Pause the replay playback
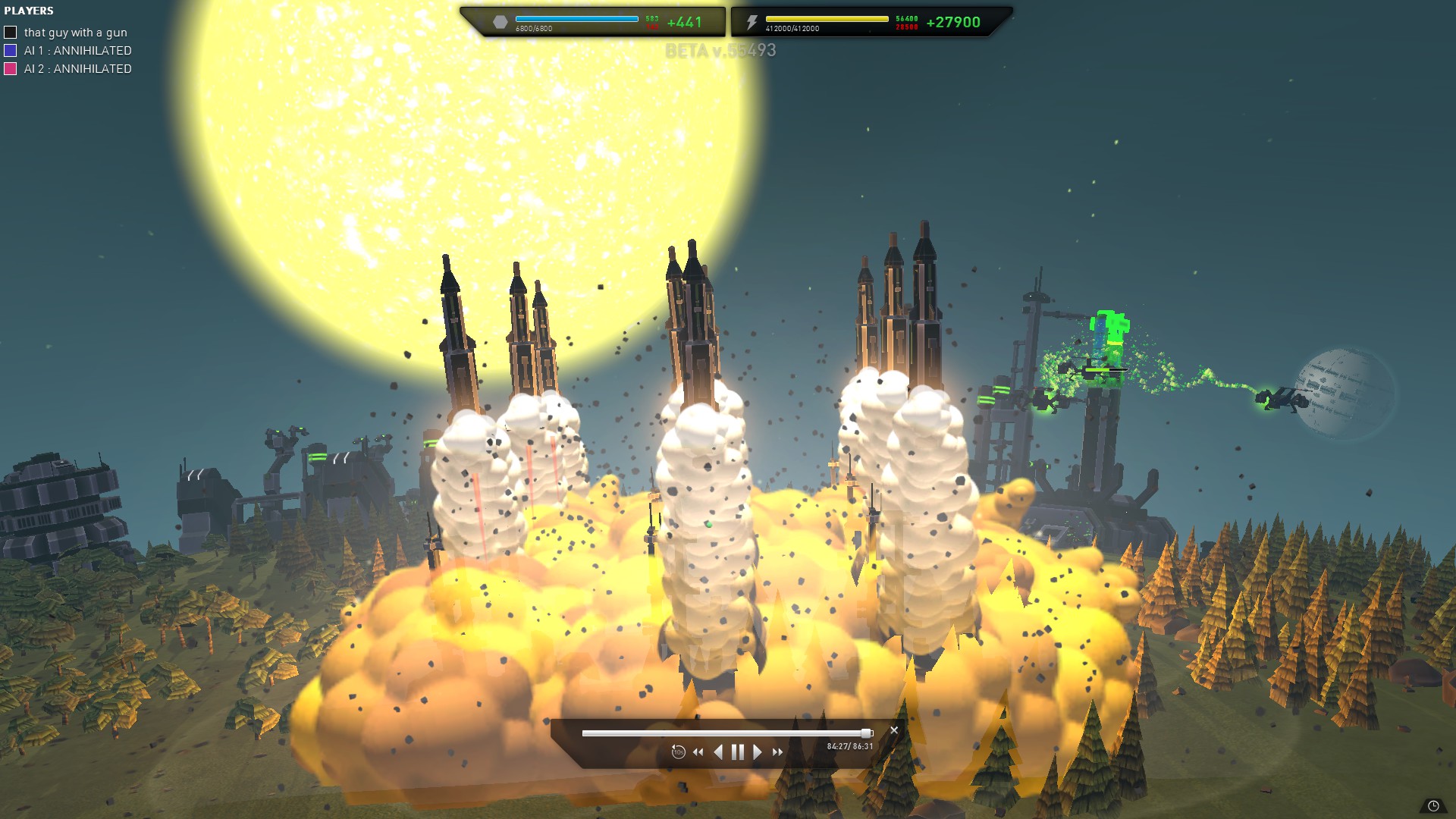This screenshot has height=819, width=1456. [737, 752]
